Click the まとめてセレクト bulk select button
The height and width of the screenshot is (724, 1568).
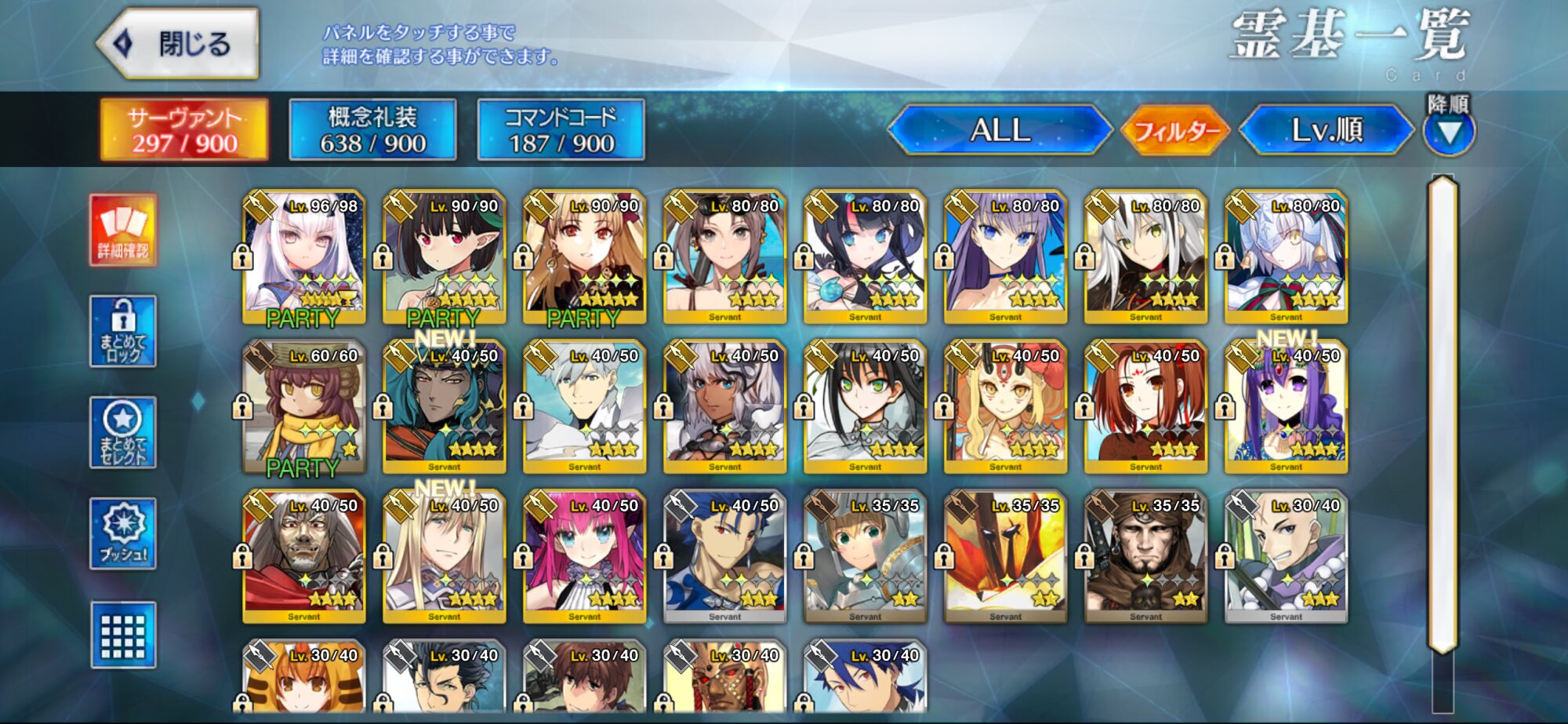tap(123, 432)
